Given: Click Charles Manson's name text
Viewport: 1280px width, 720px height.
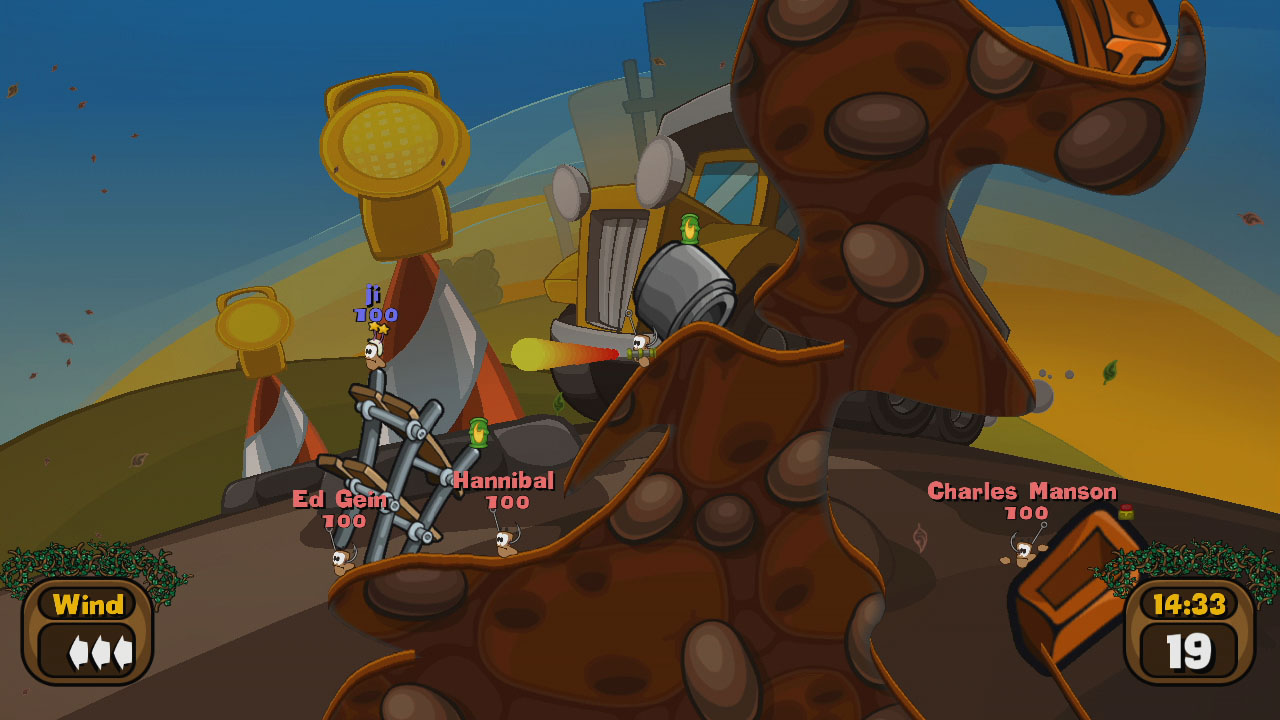Looking at the screenshot, I should coord(1022,491).
